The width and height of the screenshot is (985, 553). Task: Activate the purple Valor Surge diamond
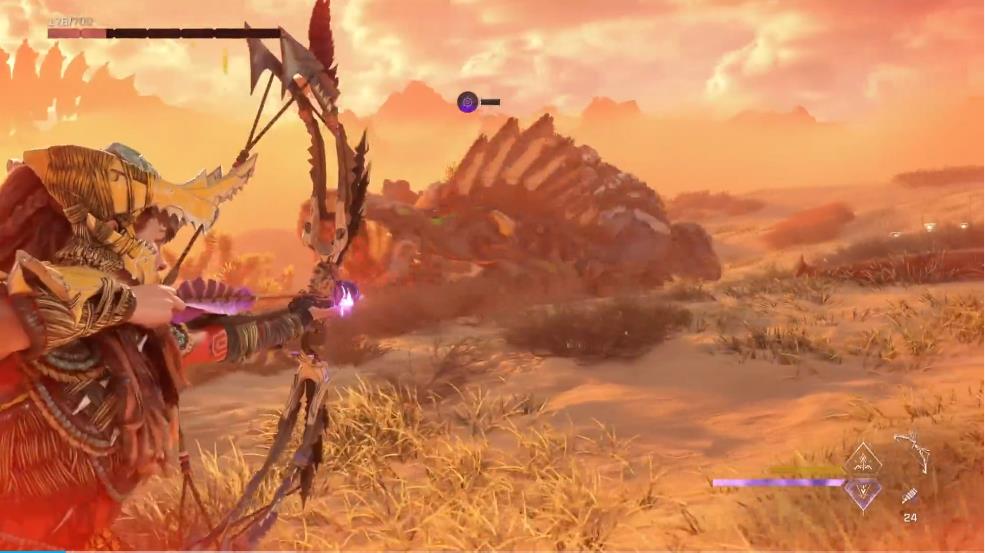[x=862, y=490]
